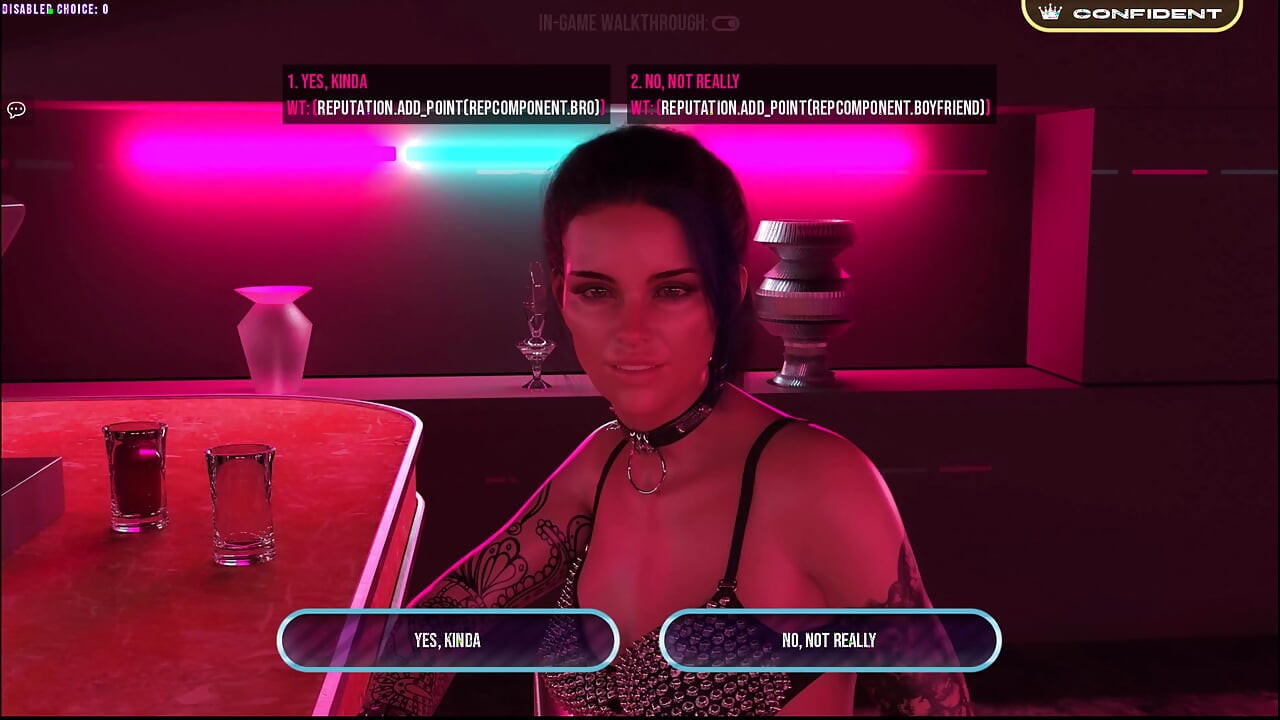Choose the YES, KINDA dialogue option
This screenshot has width=1280, height=720.
pyautogui.click(x=447, y=640)
